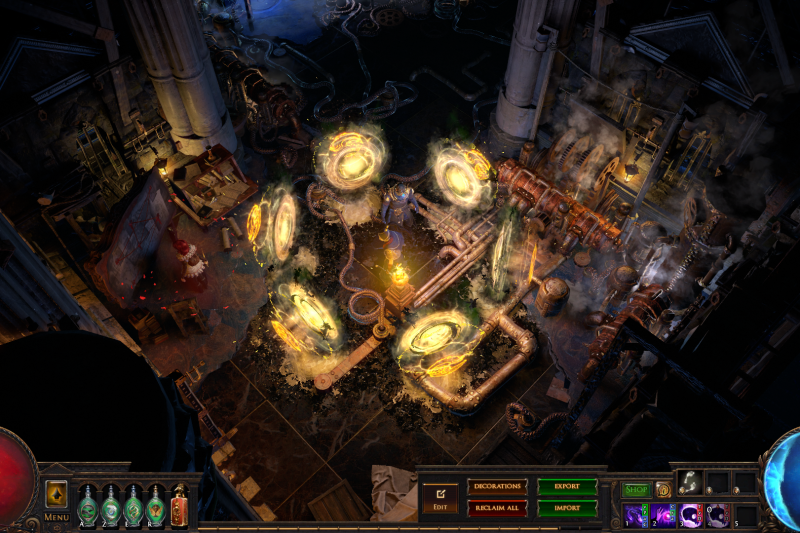Open the Decorations panel
The height and width of the screenshot is (533, 800).
(x=496, y=486)
